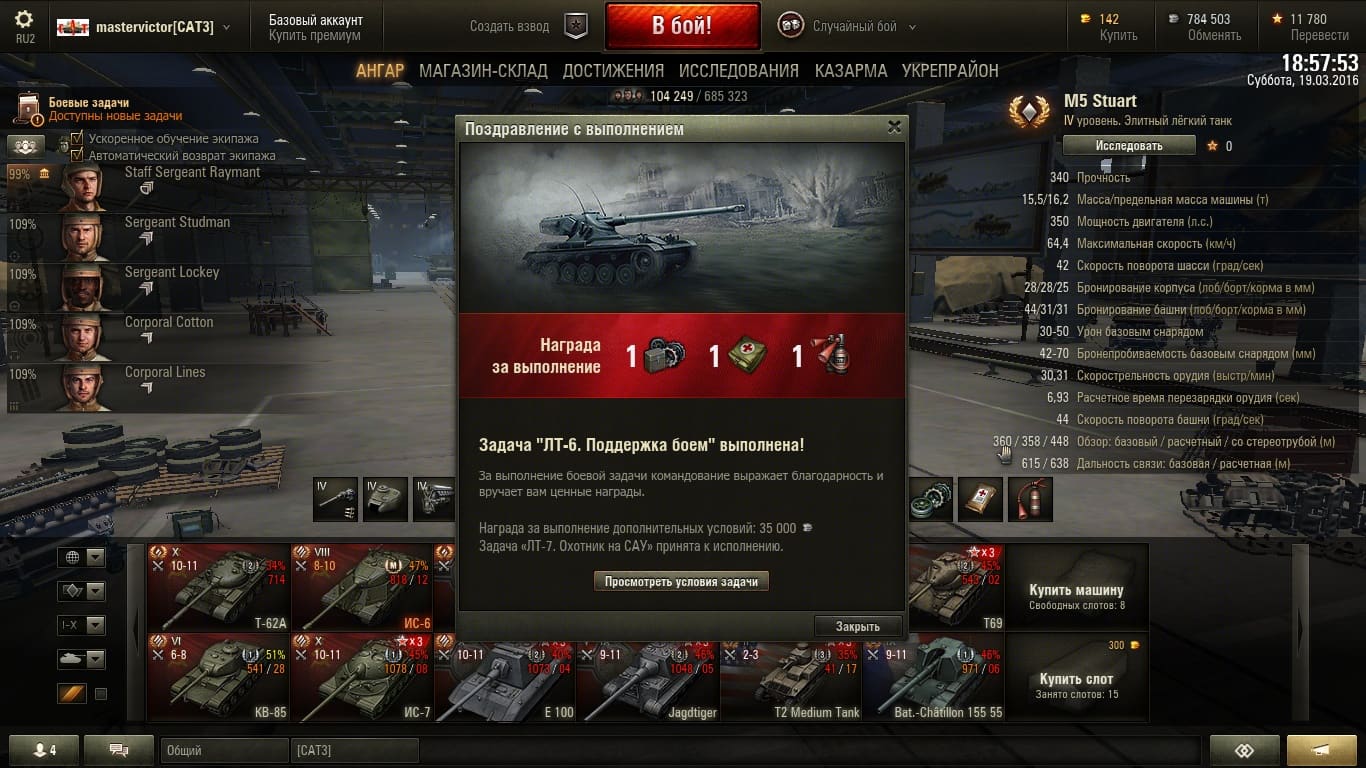Open the Магазин-Склад tab

483,71
